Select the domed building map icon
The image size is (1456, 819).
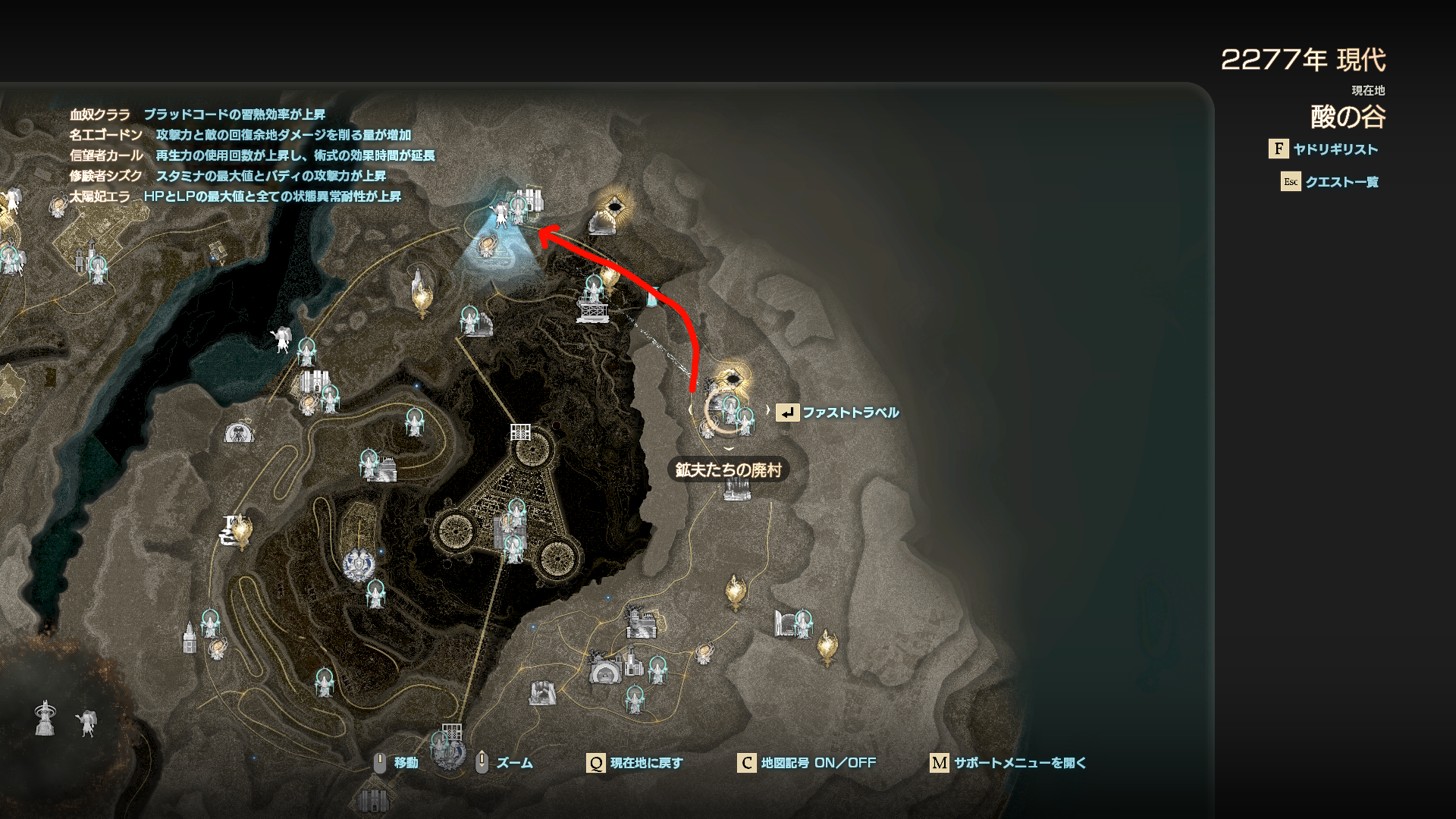(239, 434)
